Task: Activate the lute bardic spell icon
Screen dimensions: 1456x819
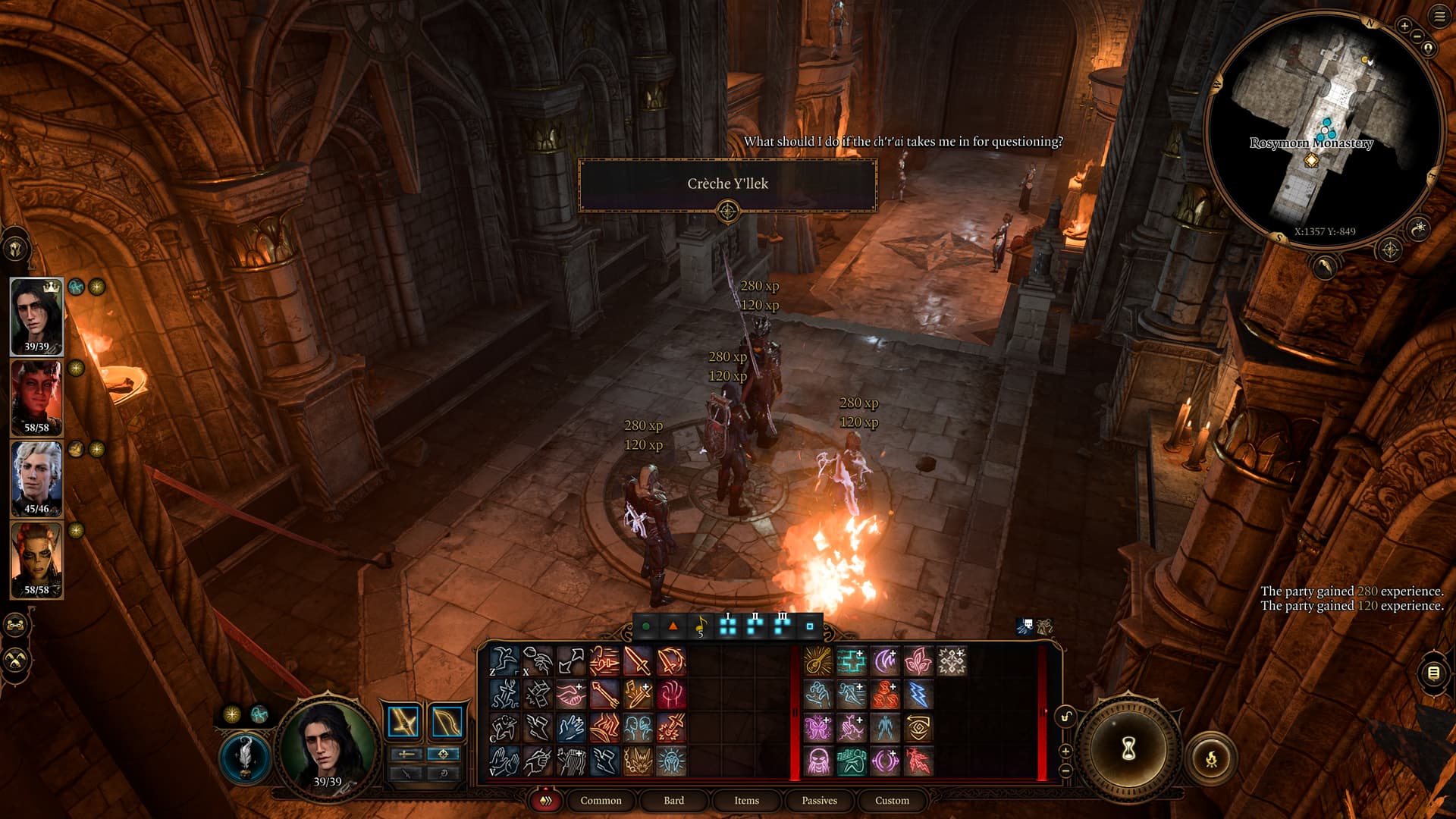Action: (x=818, y=661)
